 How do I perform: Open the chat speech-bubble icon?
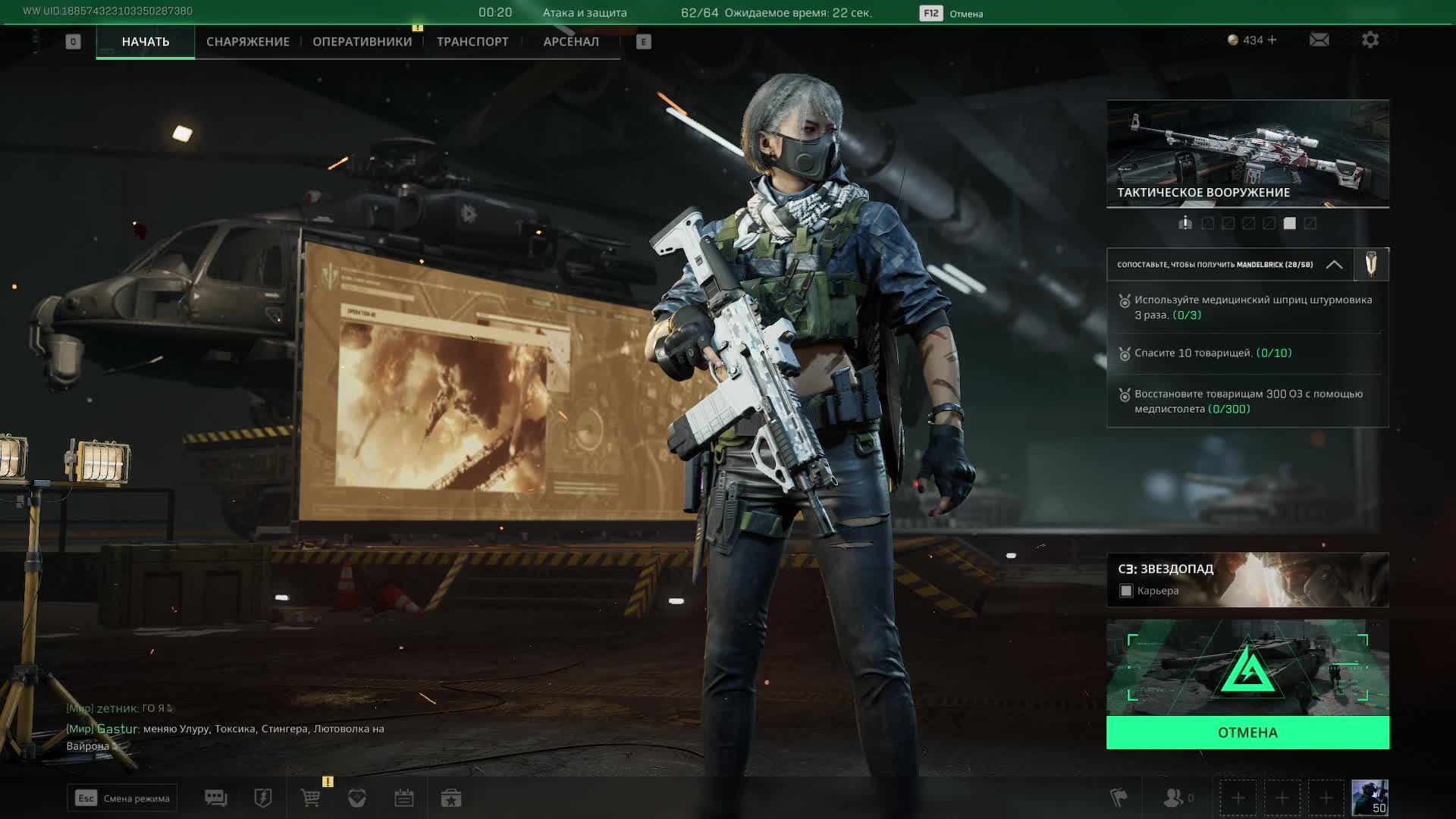[215, 798]
